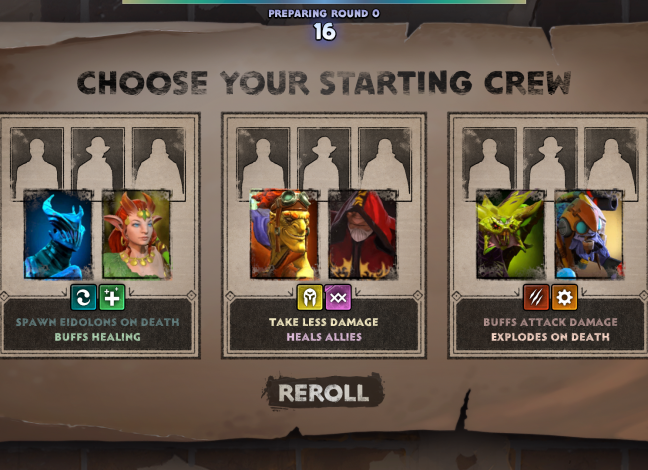The image size is (648, 470).
Task: Click the orange gear trait icon
Action: 564,298
